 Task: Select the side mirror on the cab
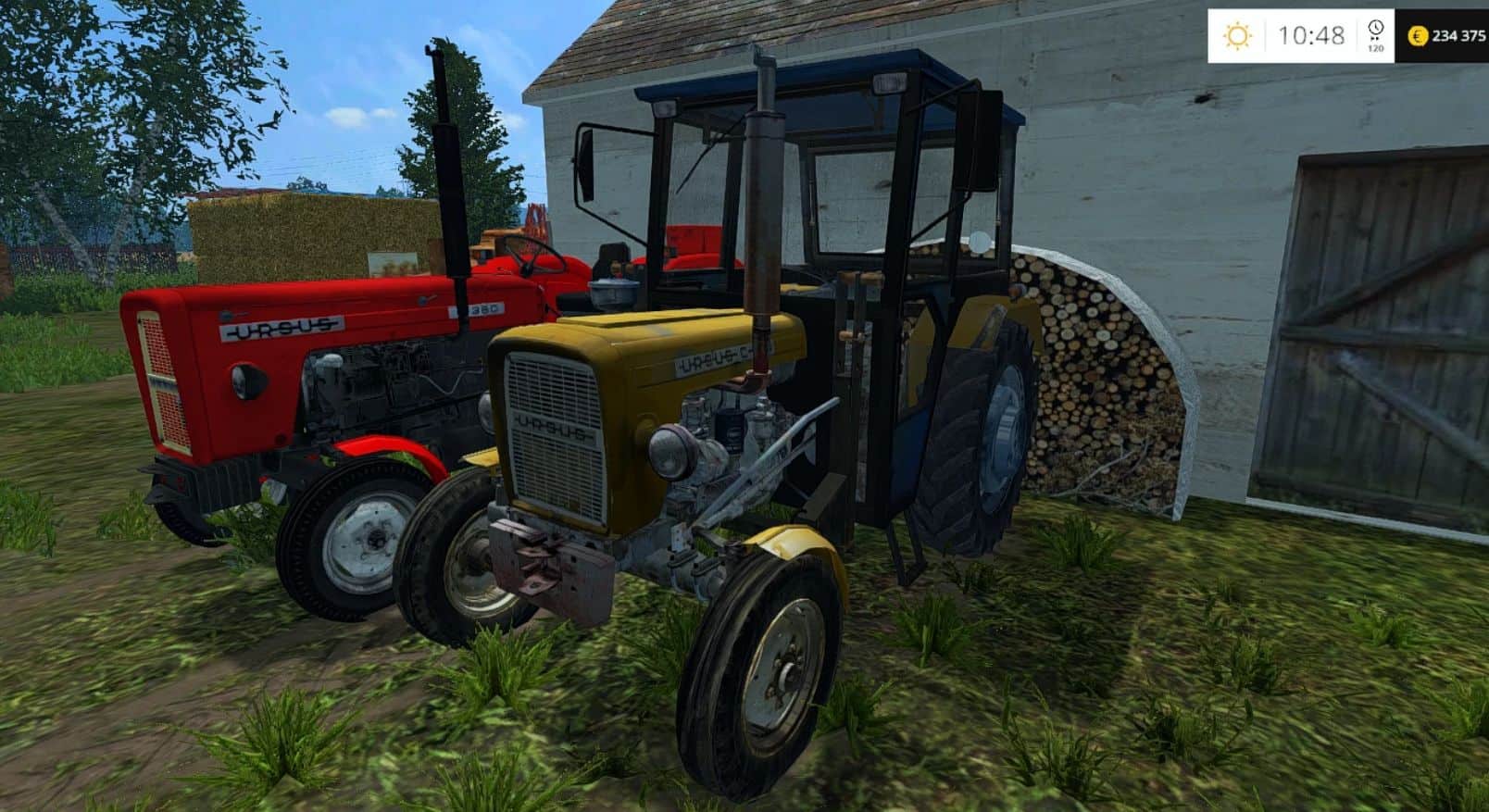tap(588, 167)
